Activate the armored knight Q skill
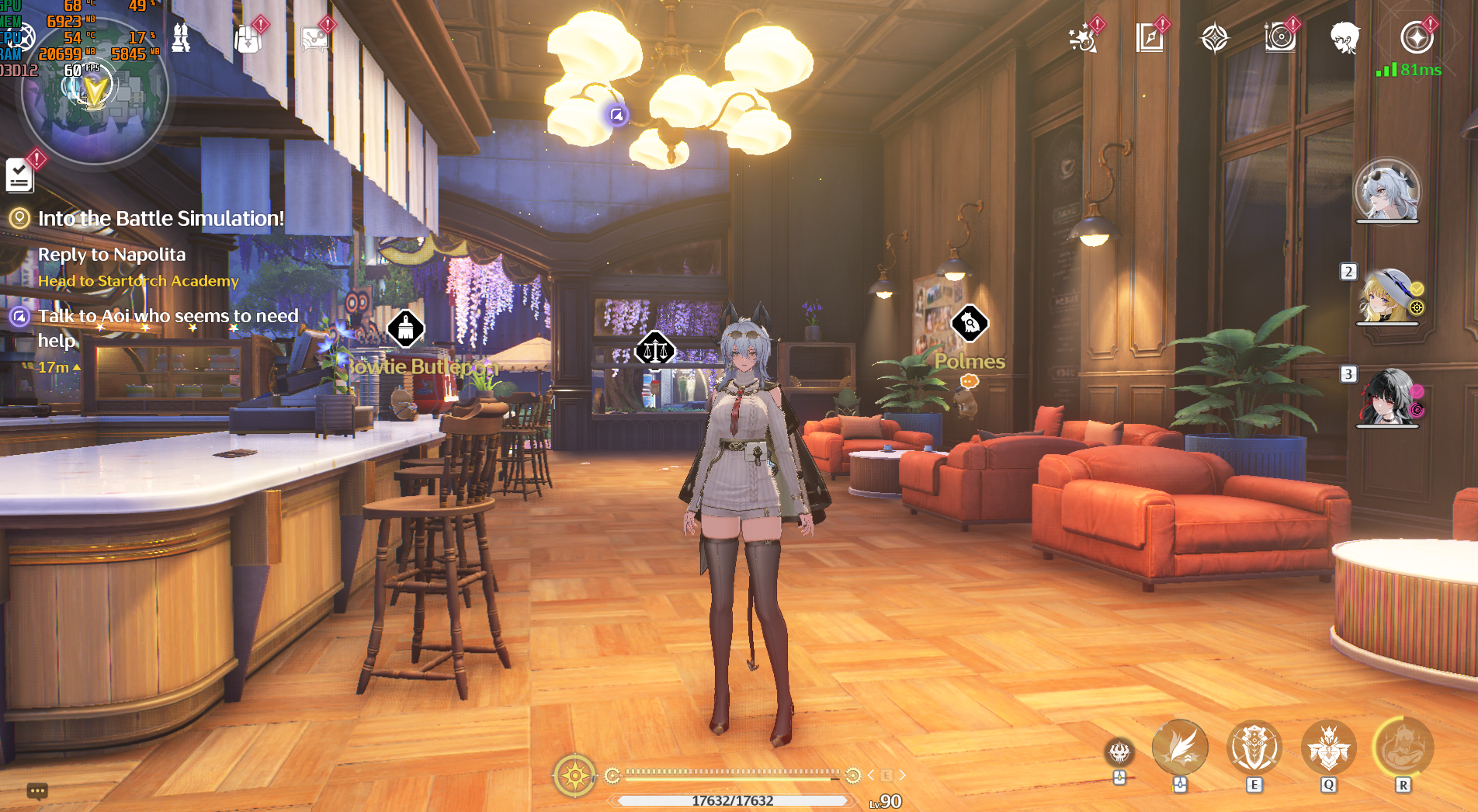 (x=1329, y=748)
